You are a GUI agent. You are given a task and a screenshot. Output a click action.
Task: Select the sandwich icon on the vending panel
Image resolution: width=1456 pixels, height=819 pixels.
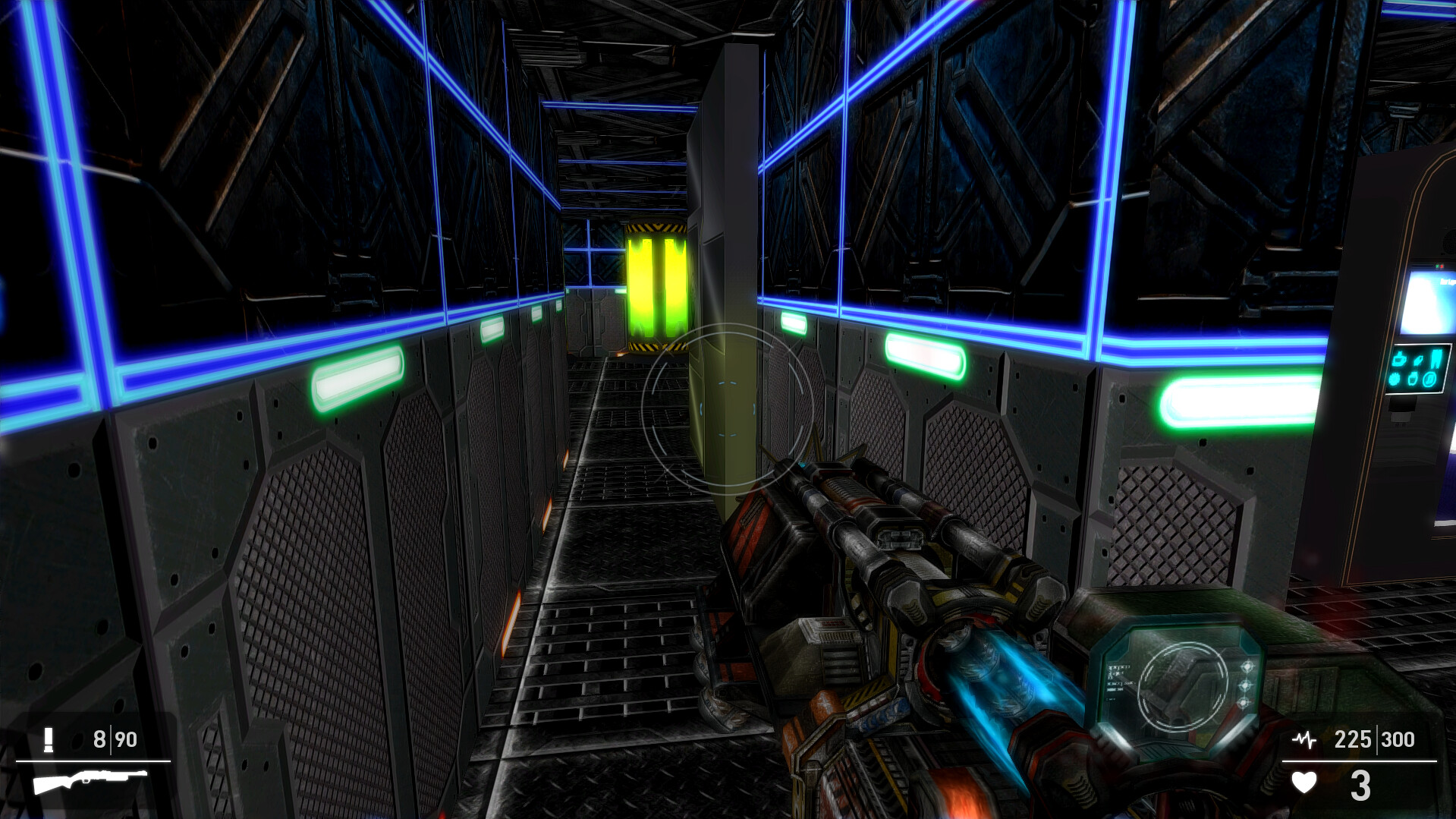1419,360
